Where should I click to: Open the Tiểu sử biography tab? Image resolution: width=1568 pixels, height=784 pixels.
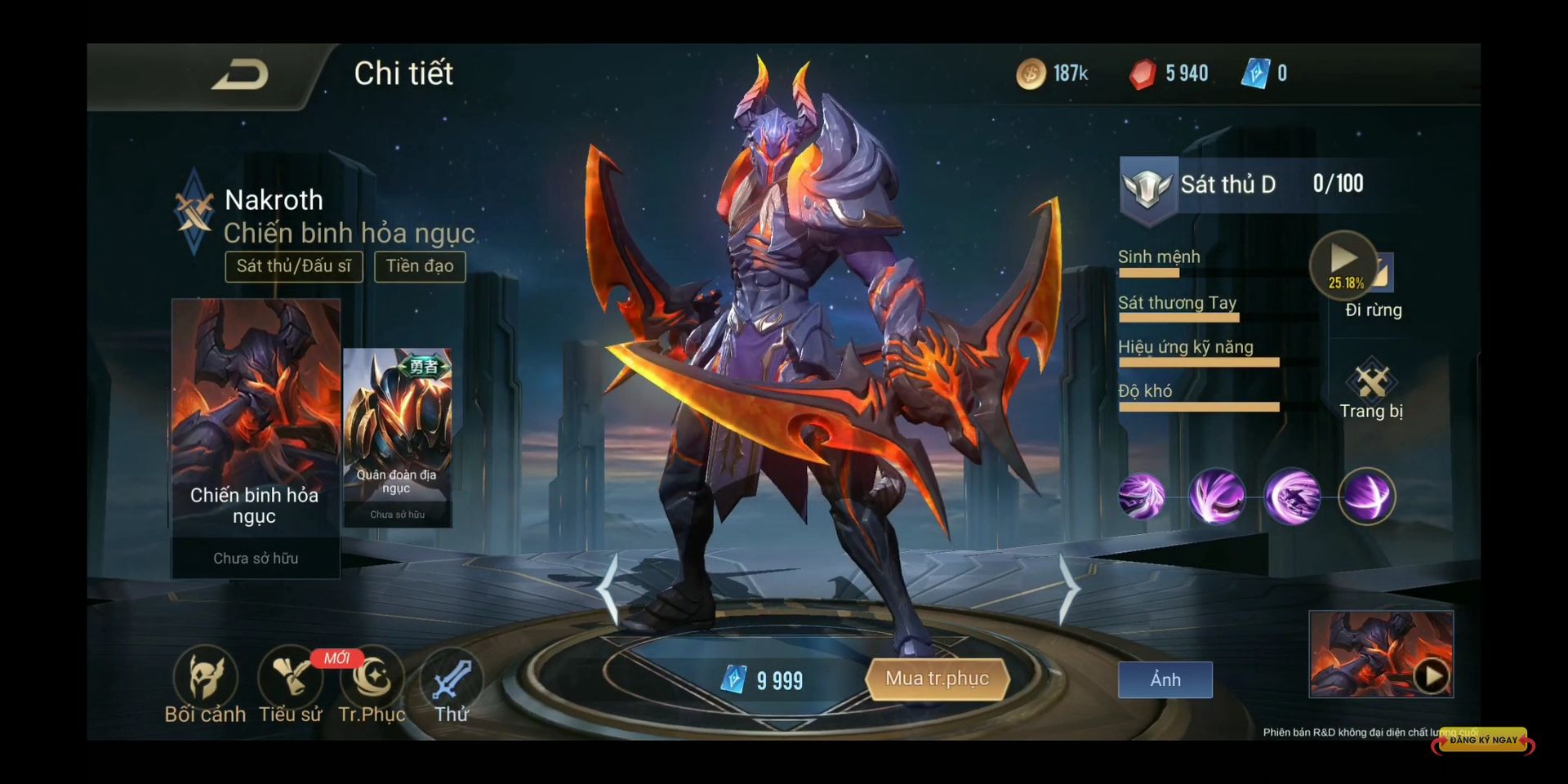(290, 684)
